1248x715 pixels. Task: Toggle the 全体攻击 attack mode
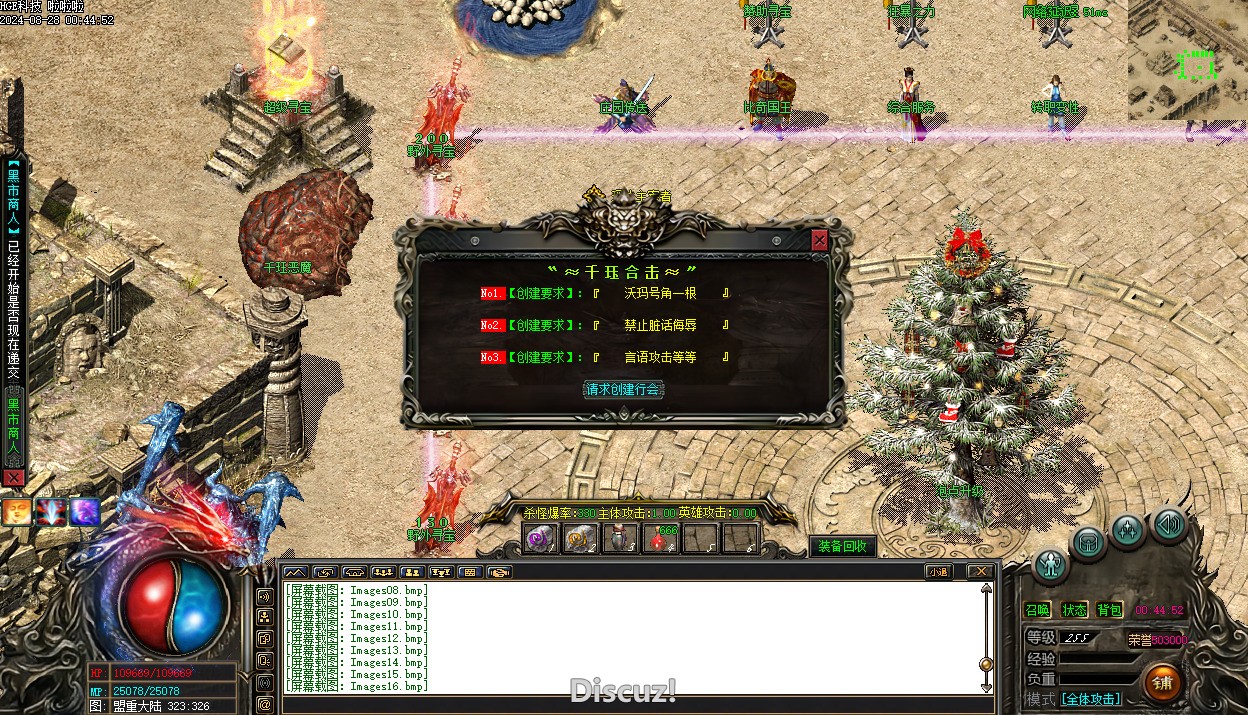[x=1090, y=699]
